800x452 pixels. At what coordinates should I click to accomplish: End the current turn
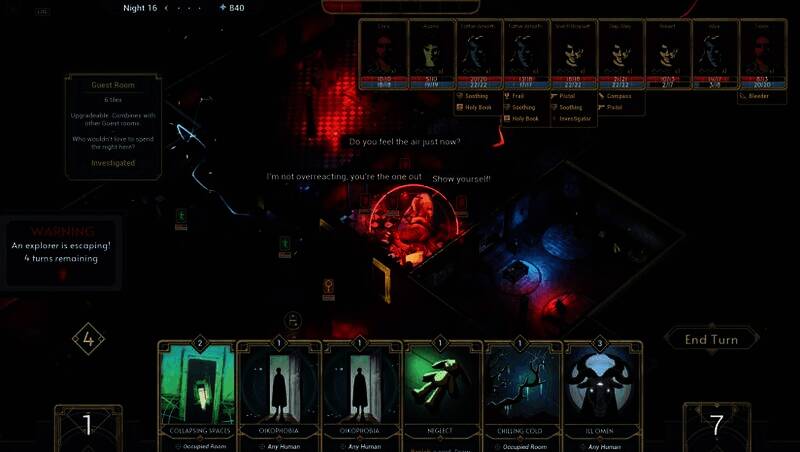pos(711,339)
